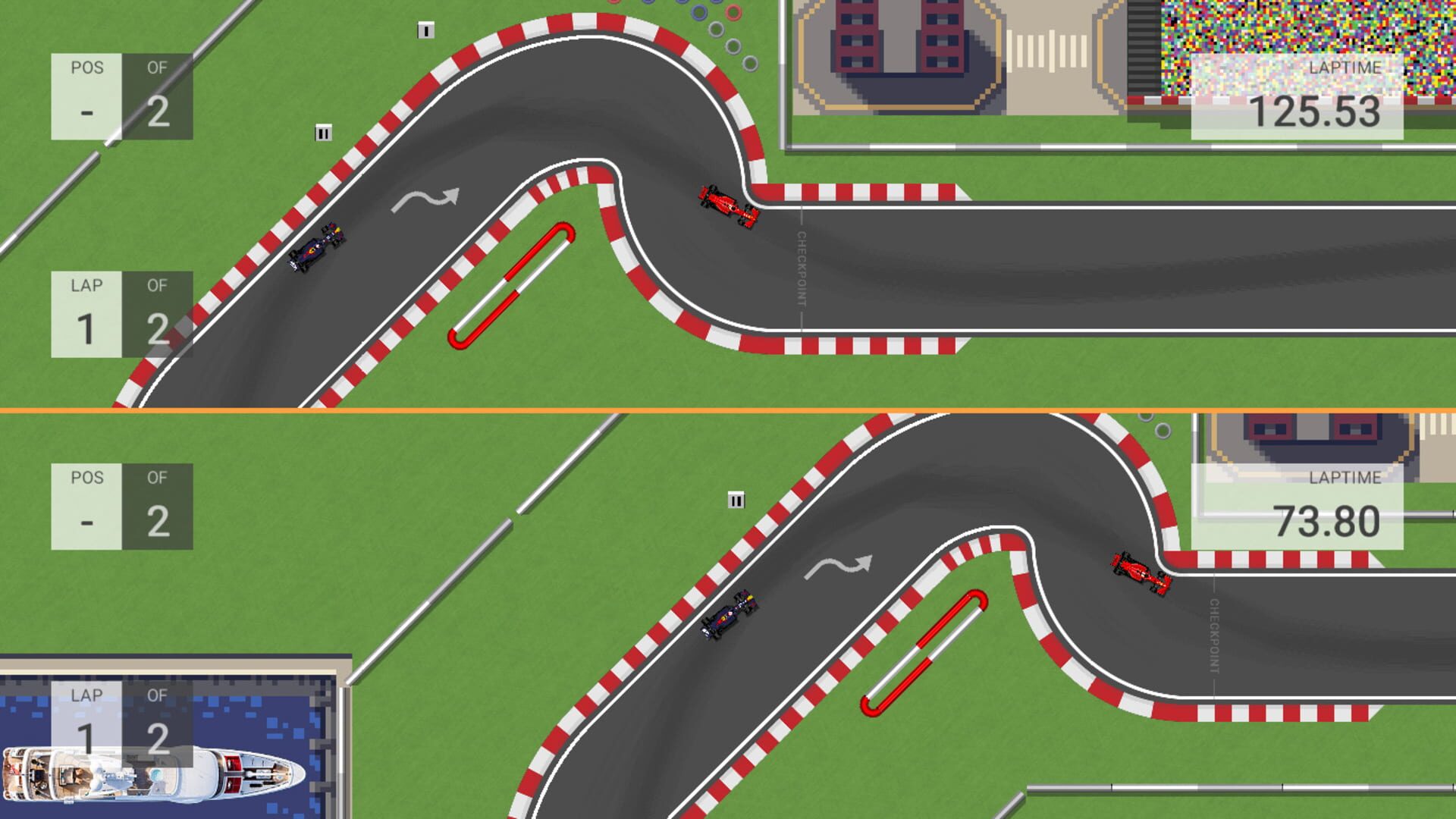Screen dimensions: 1456x819
Task: Click the turn 2 marker board on top screen
Action: [324, 133]
